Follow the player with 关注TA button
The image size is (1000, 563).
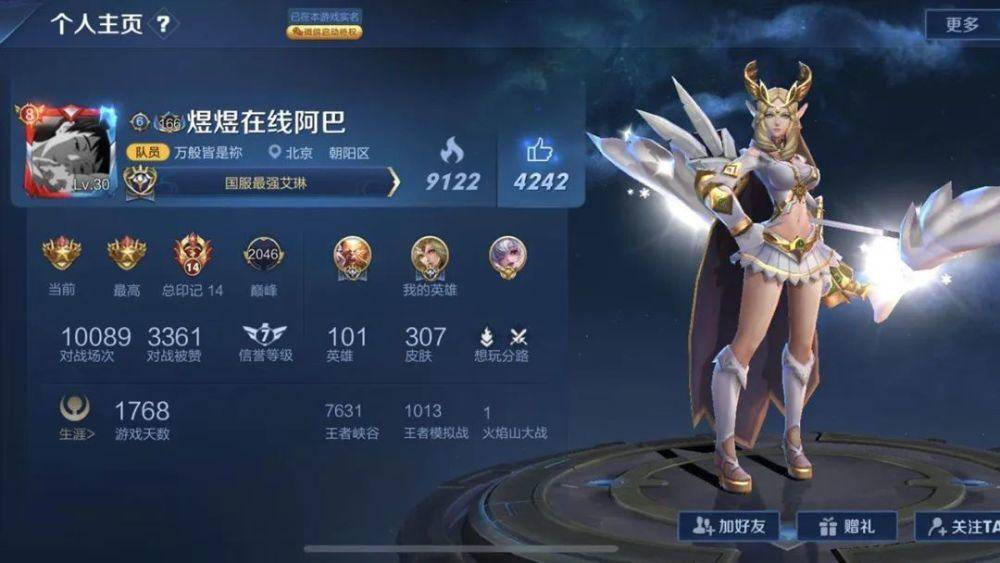960,525
